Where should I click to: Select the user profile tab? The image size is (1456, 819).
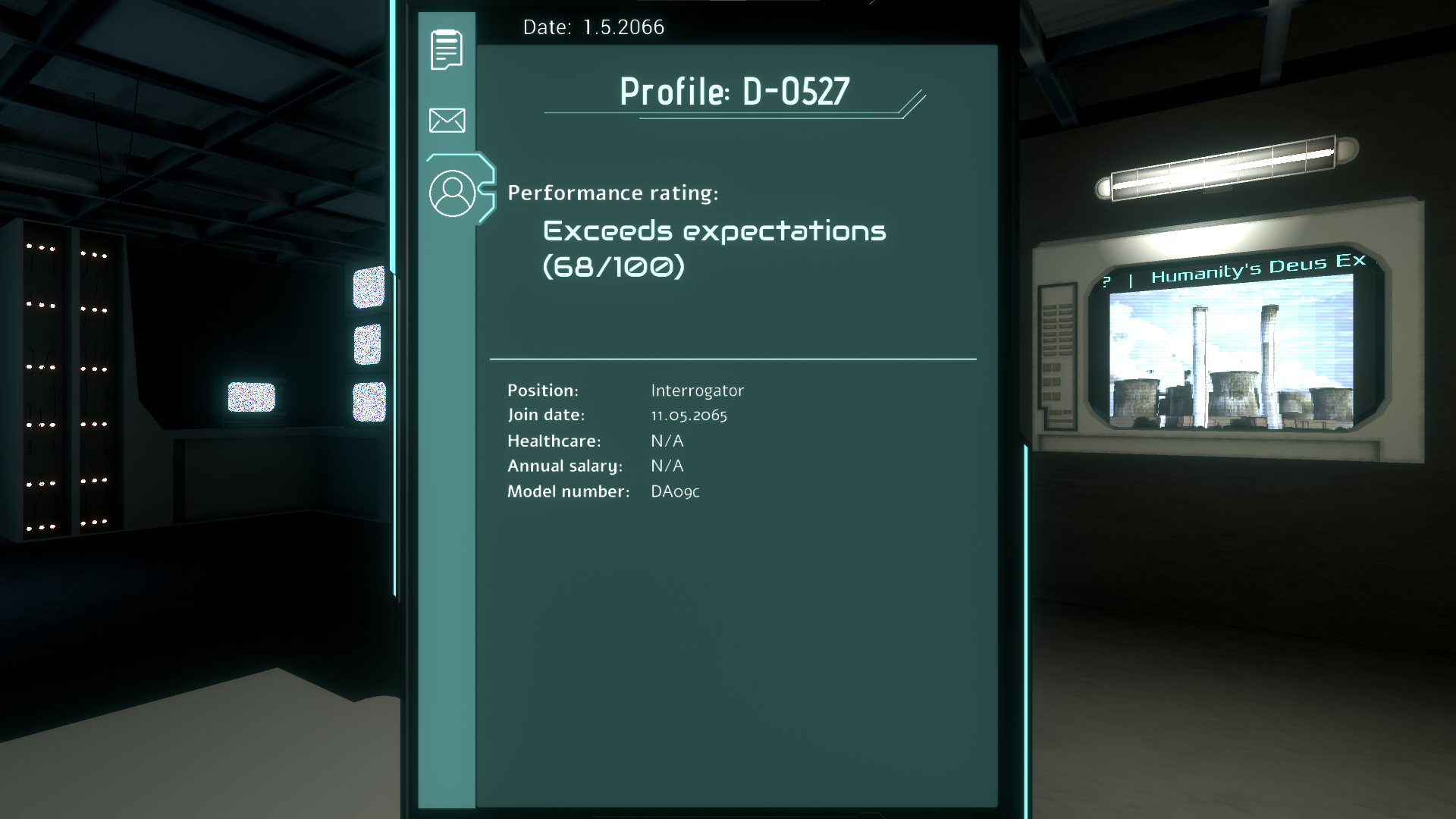452,193
